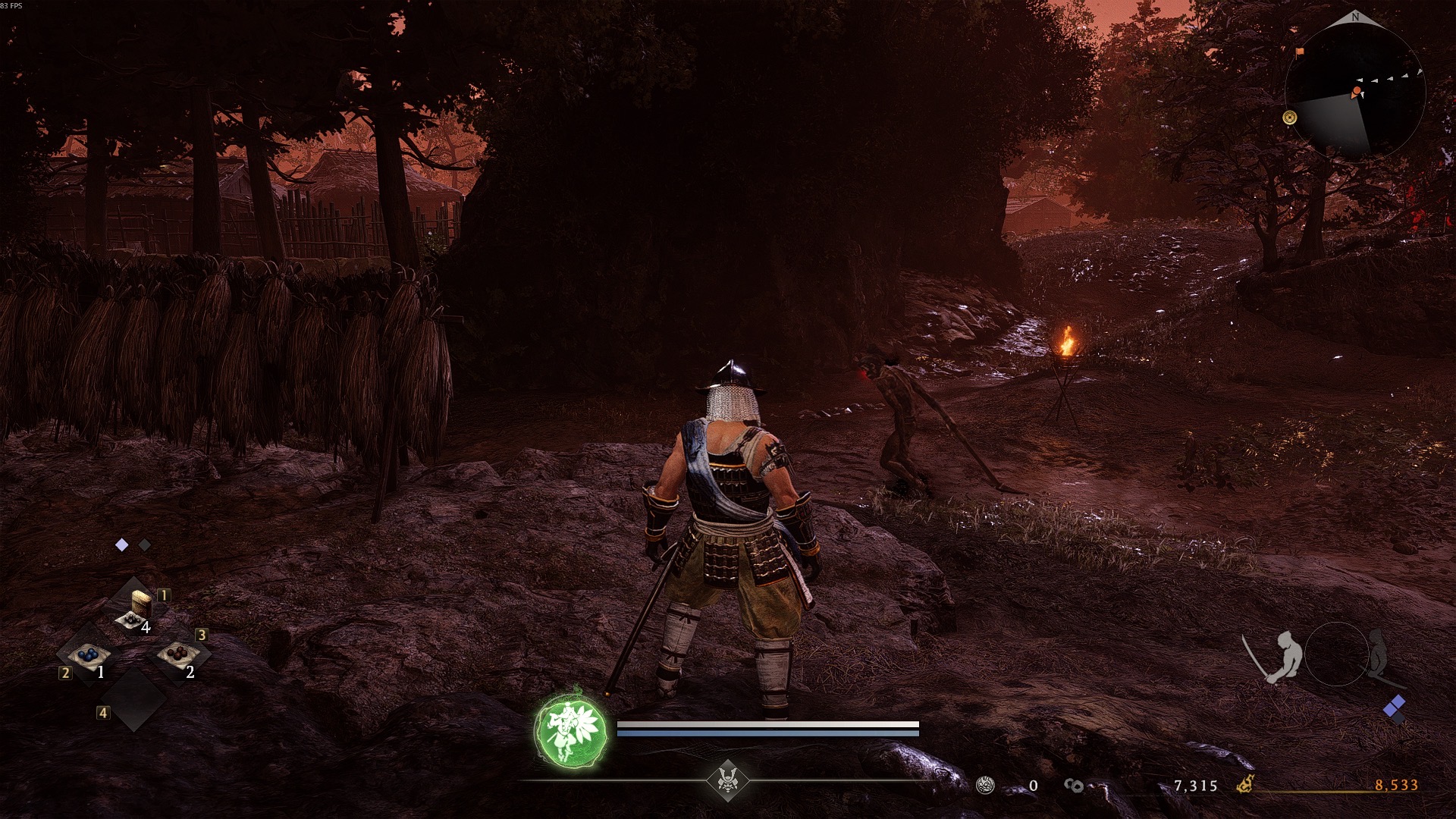The height and width of the screenshot is (819, 1456).
Task: Click the samurai helmet emblem
Action: tap(728, 779)
